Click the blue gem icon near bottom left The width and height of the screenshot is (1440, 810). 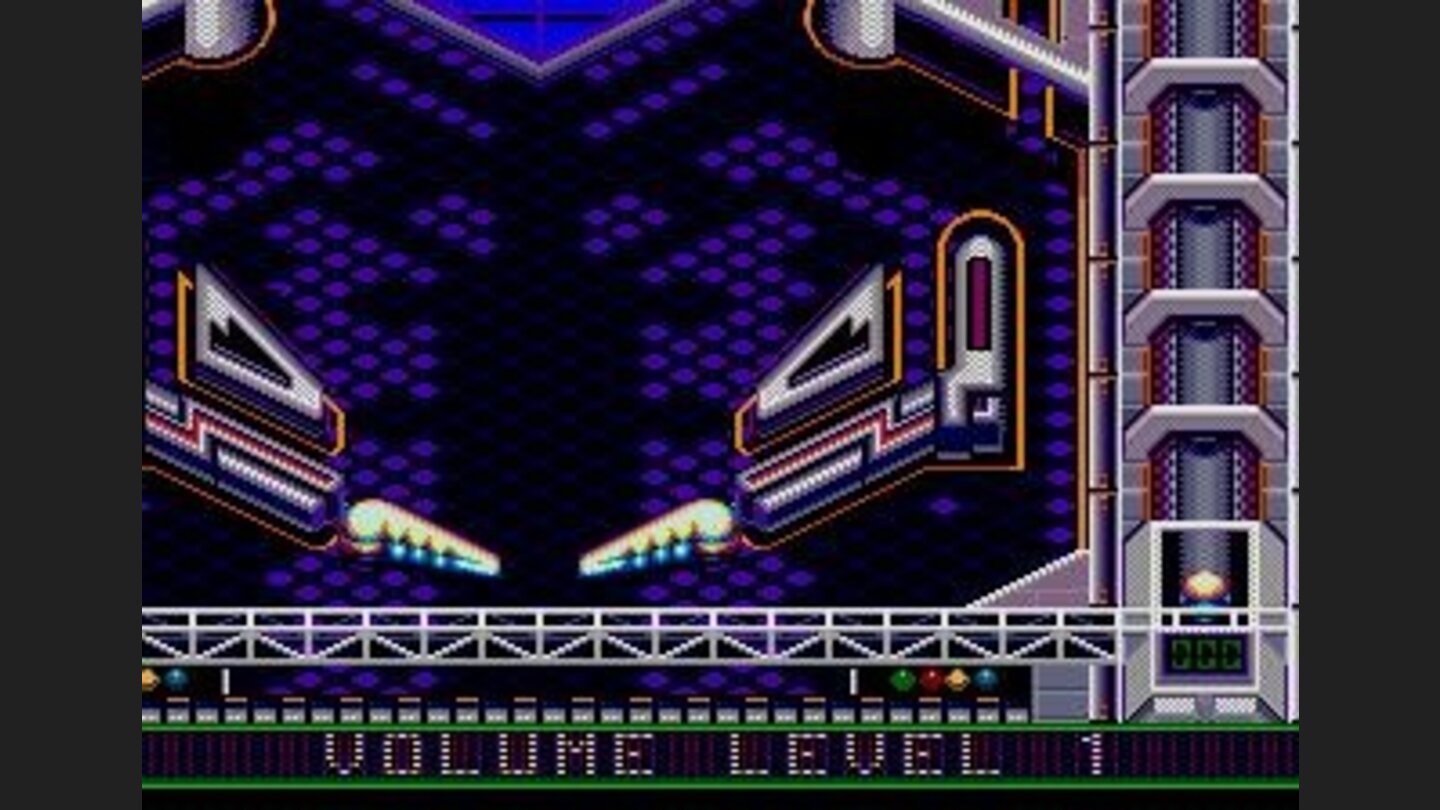[x=176, y=678]
